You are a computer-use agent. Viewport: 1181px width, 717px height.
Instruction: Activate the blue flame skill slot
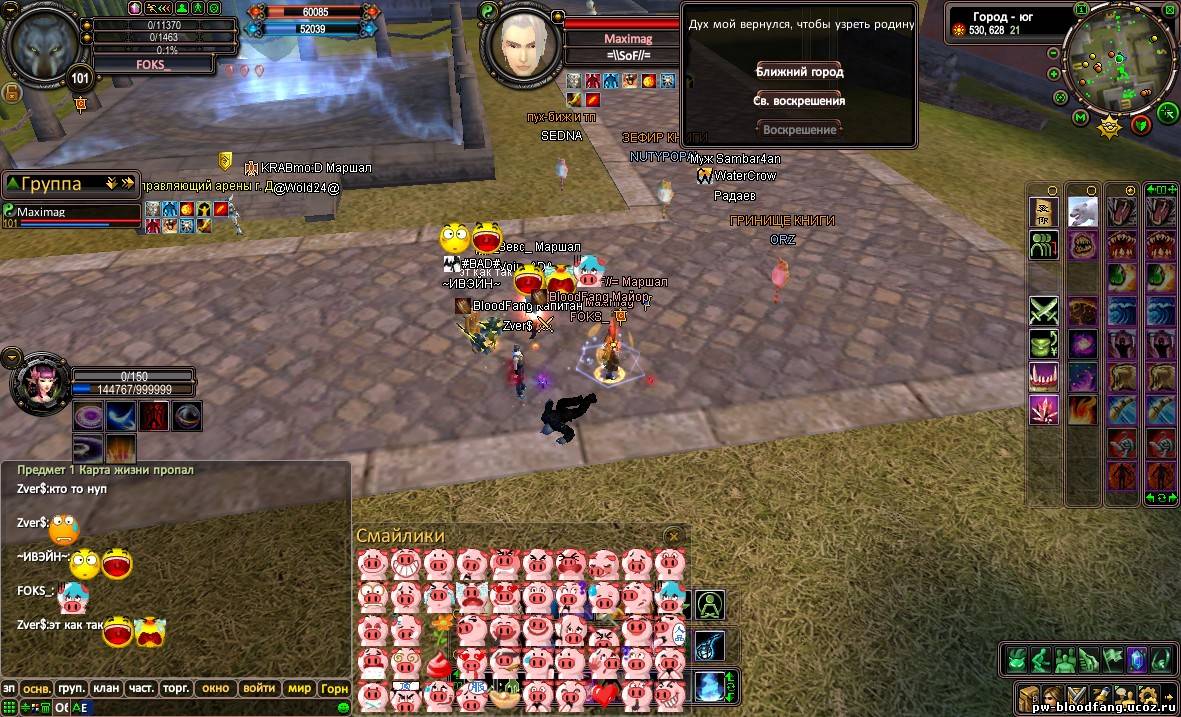(x=709, y=686)
